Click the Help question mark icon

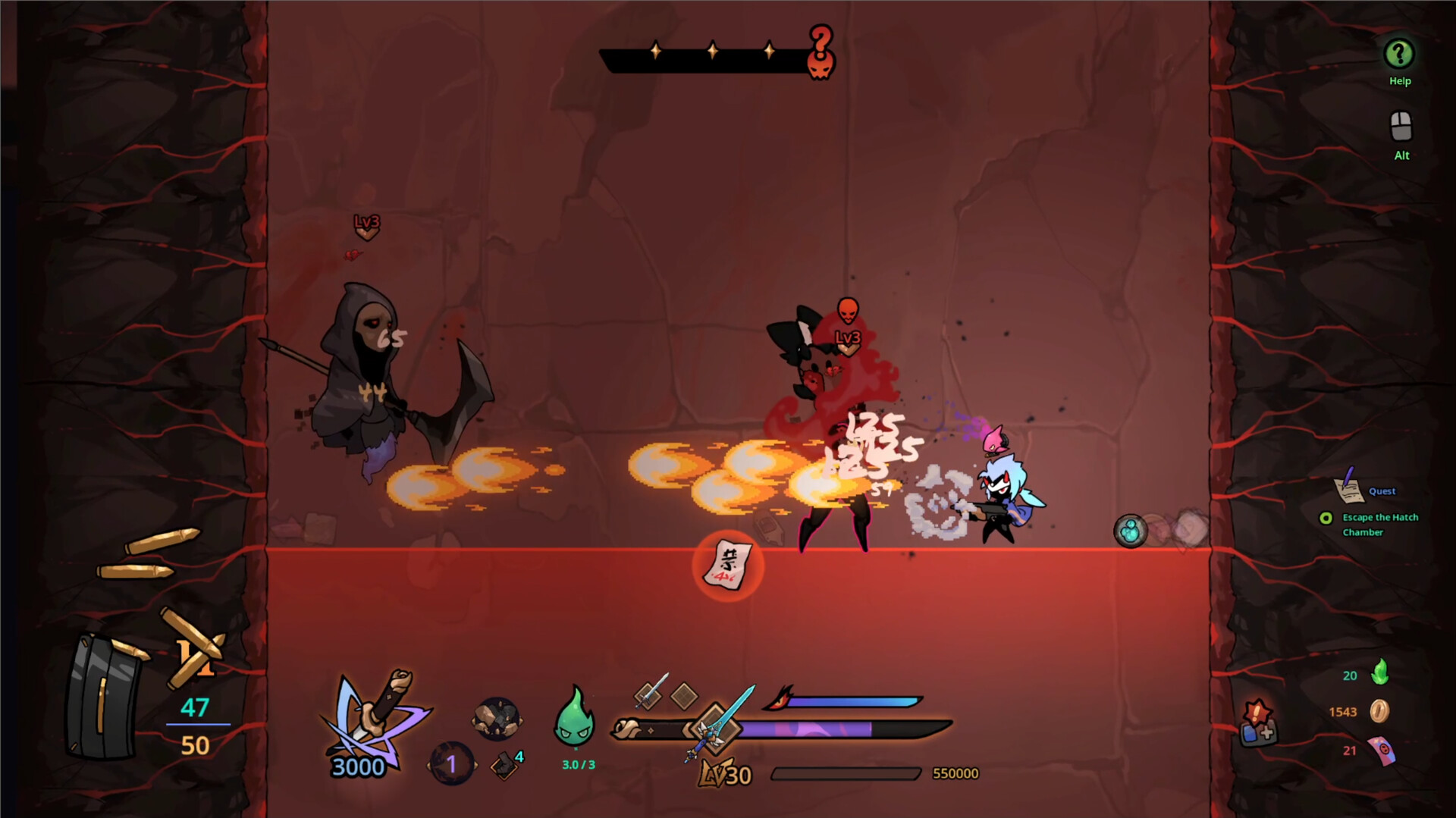point(1399,55)
